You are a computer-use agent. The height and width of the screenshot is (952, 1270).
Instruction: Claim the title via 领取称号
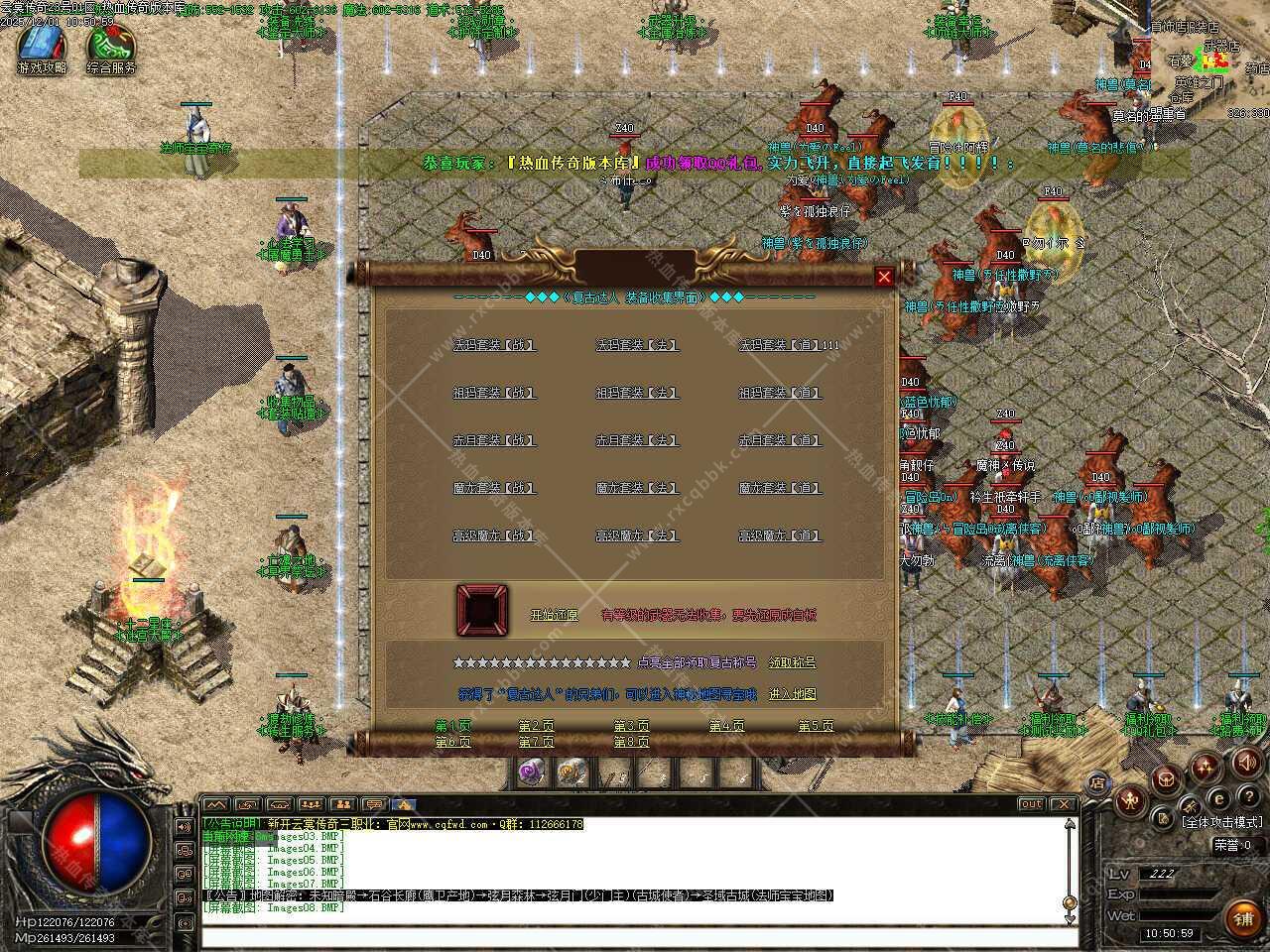tap(792, 662)
